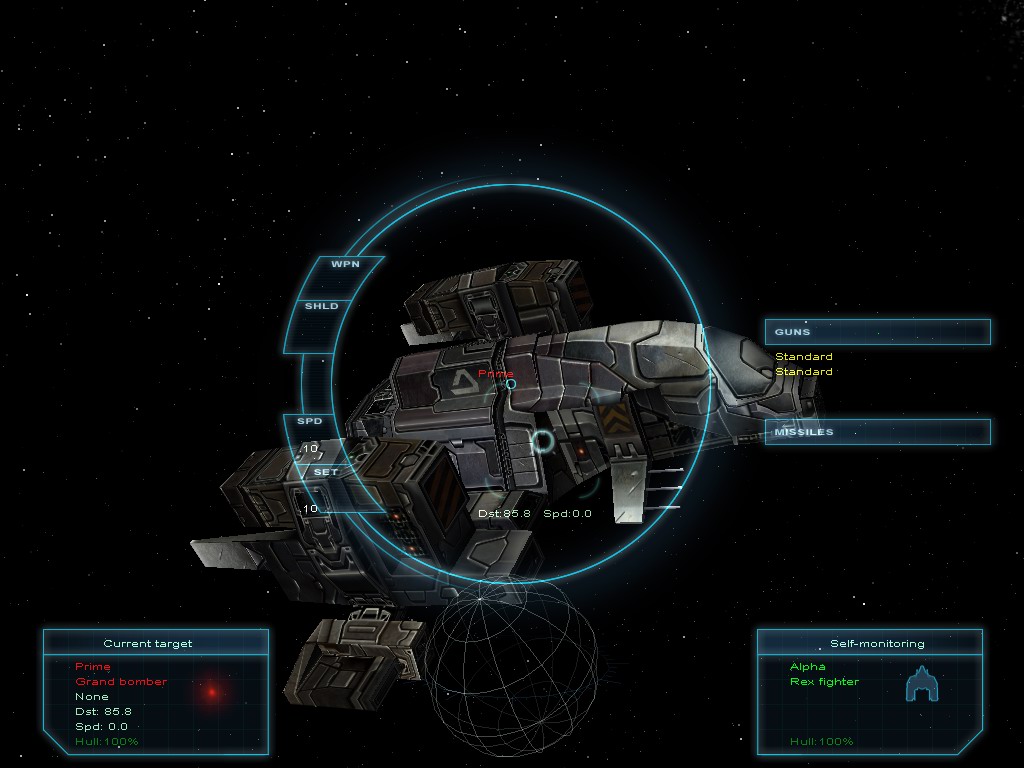Select the first Standard gun entry
This screenshot has width=1024, height=768.
point(804,357)
